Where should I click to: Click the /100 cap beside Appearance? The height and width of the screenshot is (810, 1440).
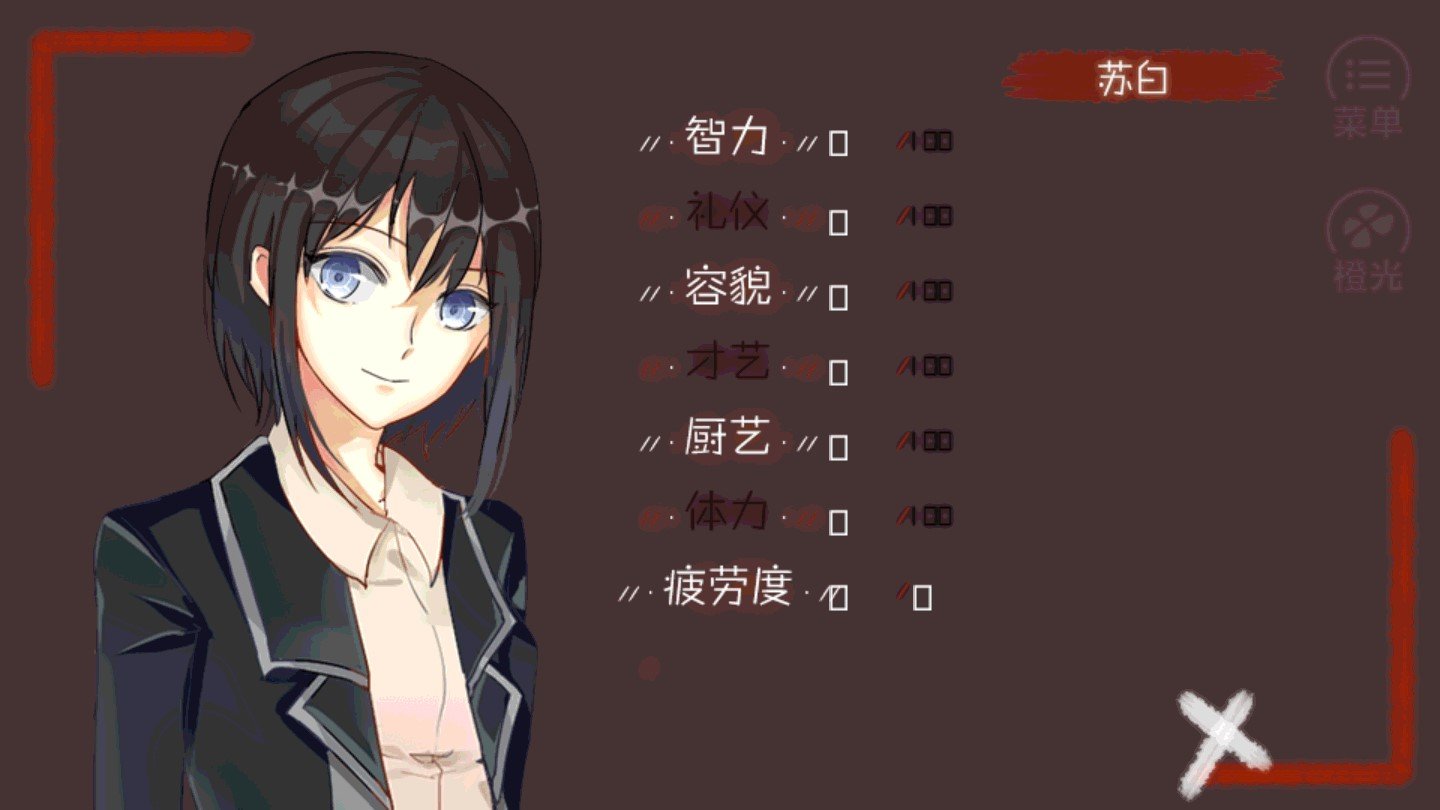click(x=925, y=290)
